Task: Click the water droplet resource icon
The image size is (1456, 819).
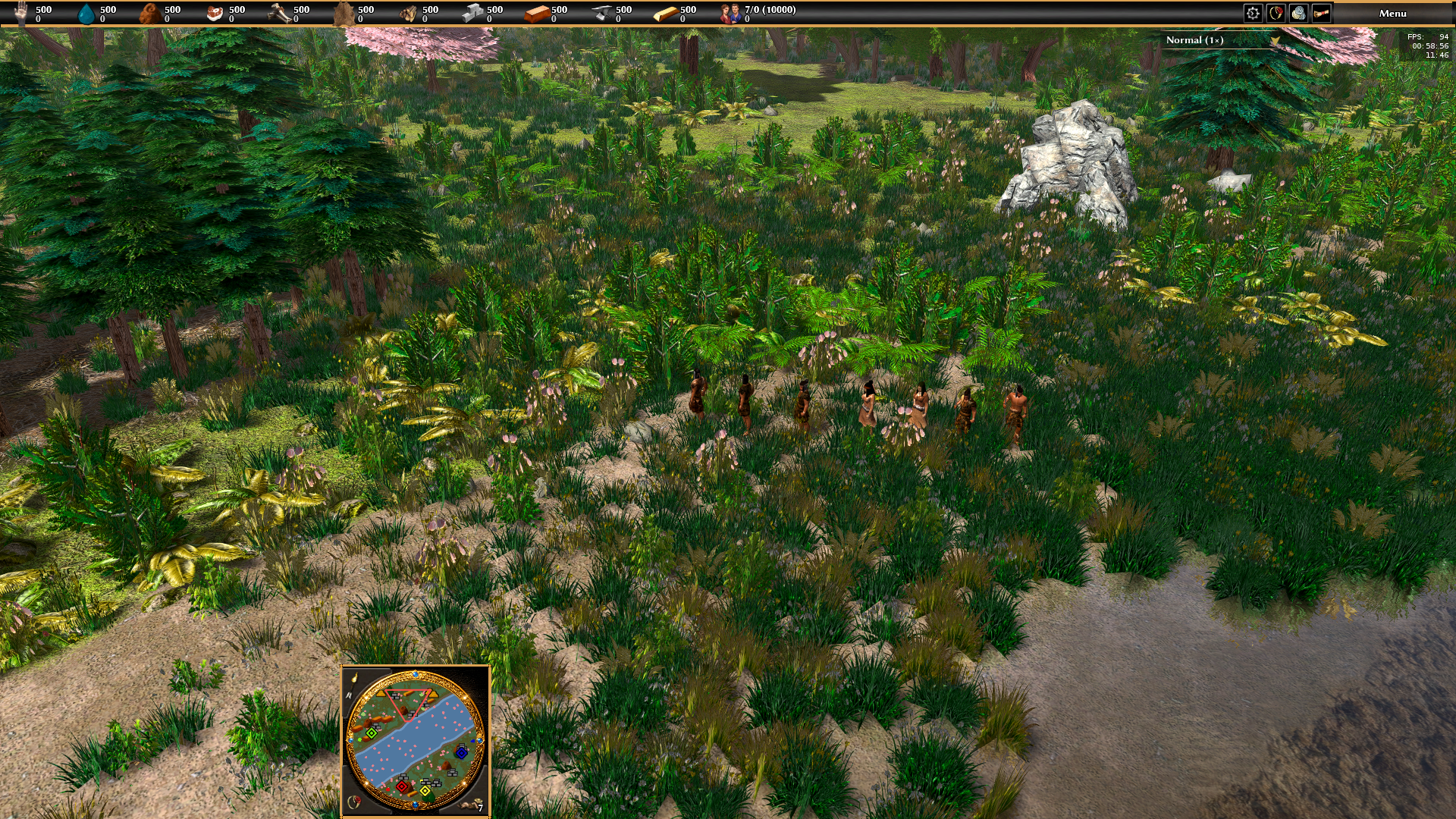Action: (86, 13)
